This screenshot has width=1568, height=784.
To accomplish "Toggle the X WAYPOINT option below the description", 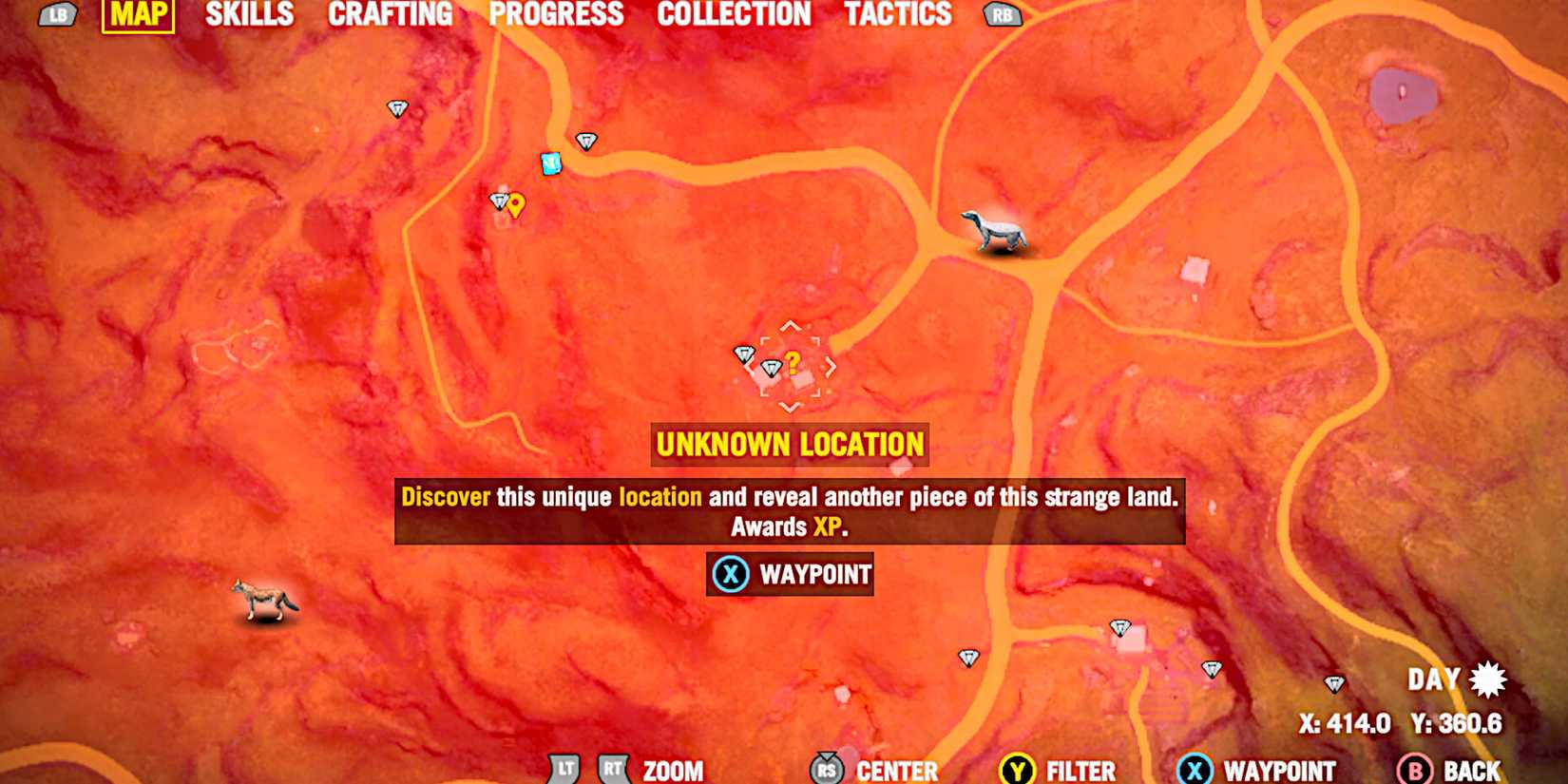I will [x=789, y=574].
